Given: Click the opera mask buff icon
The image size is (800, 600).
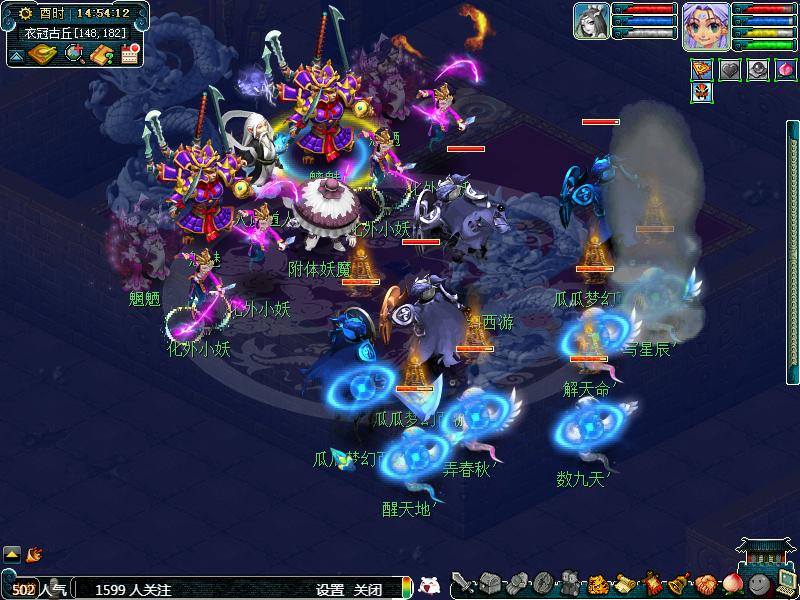Looking at the screenshot, I should point(703,93).
